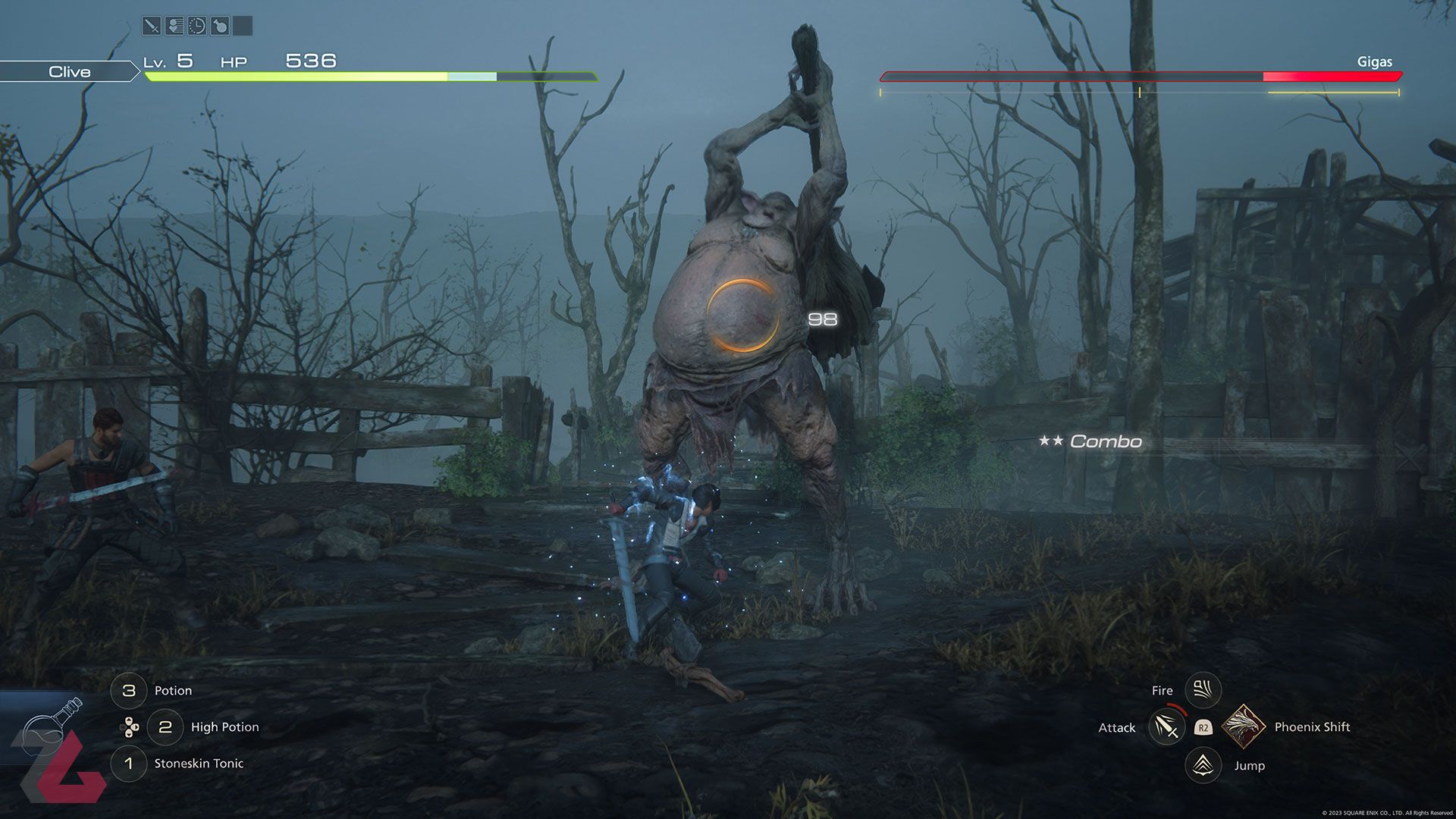The height and width of the screenshot is (819, 1456).
Task: Cast the Fire ability icon
Action: click(x=1203, y=690)
